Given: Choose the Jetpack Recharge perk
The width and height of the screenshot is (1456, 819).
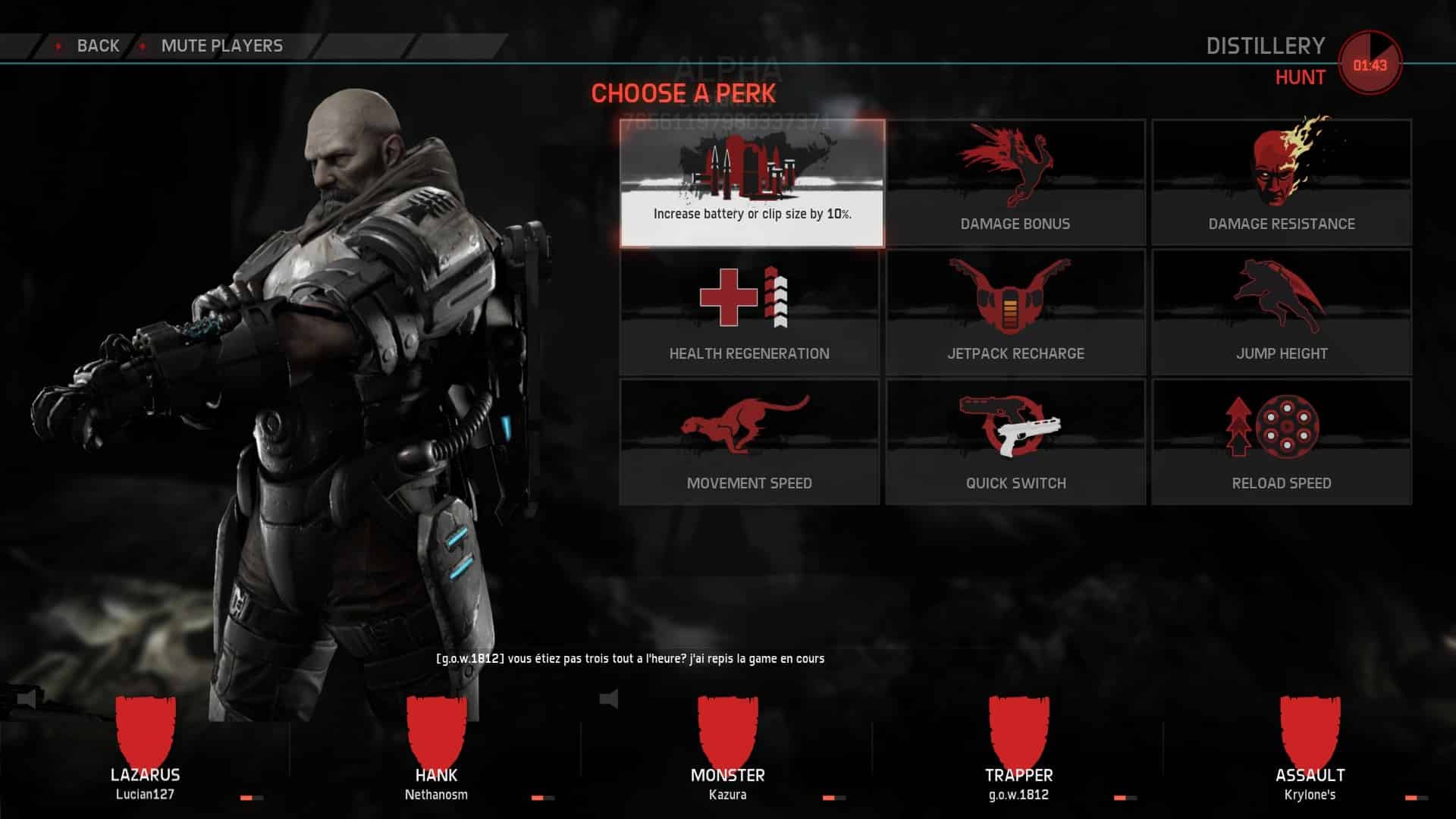Looking at the screenshot, I should coord(1015,312).
